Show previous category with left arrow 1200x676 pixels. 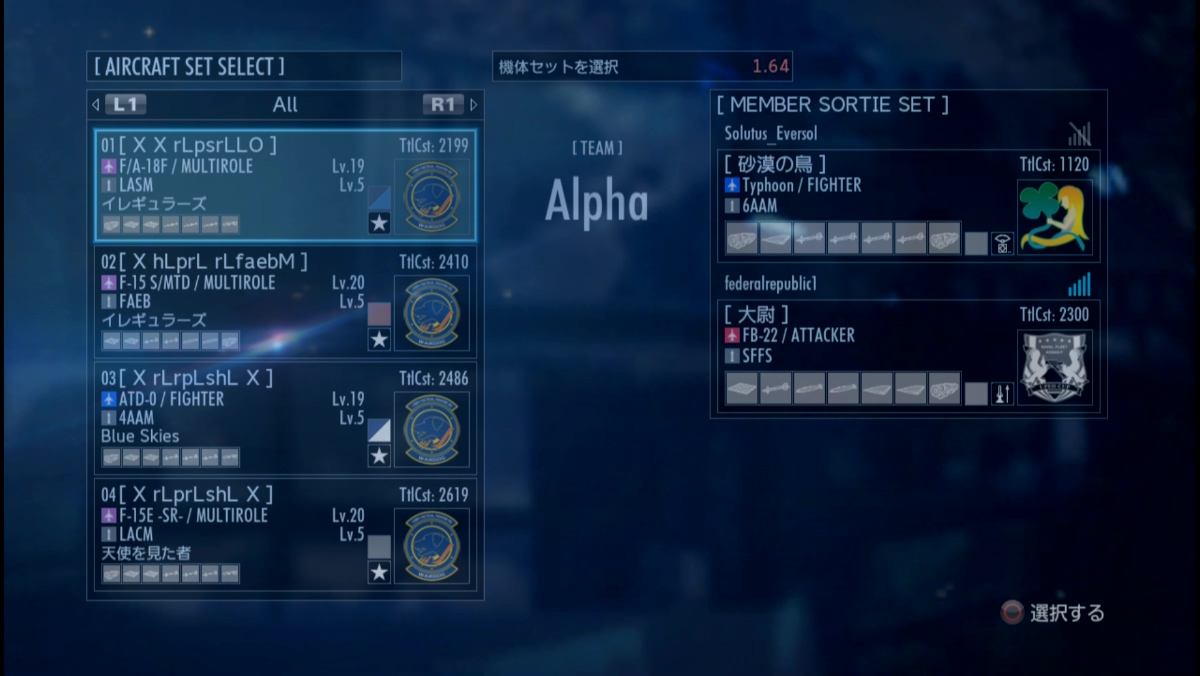[x=96, y=104]
